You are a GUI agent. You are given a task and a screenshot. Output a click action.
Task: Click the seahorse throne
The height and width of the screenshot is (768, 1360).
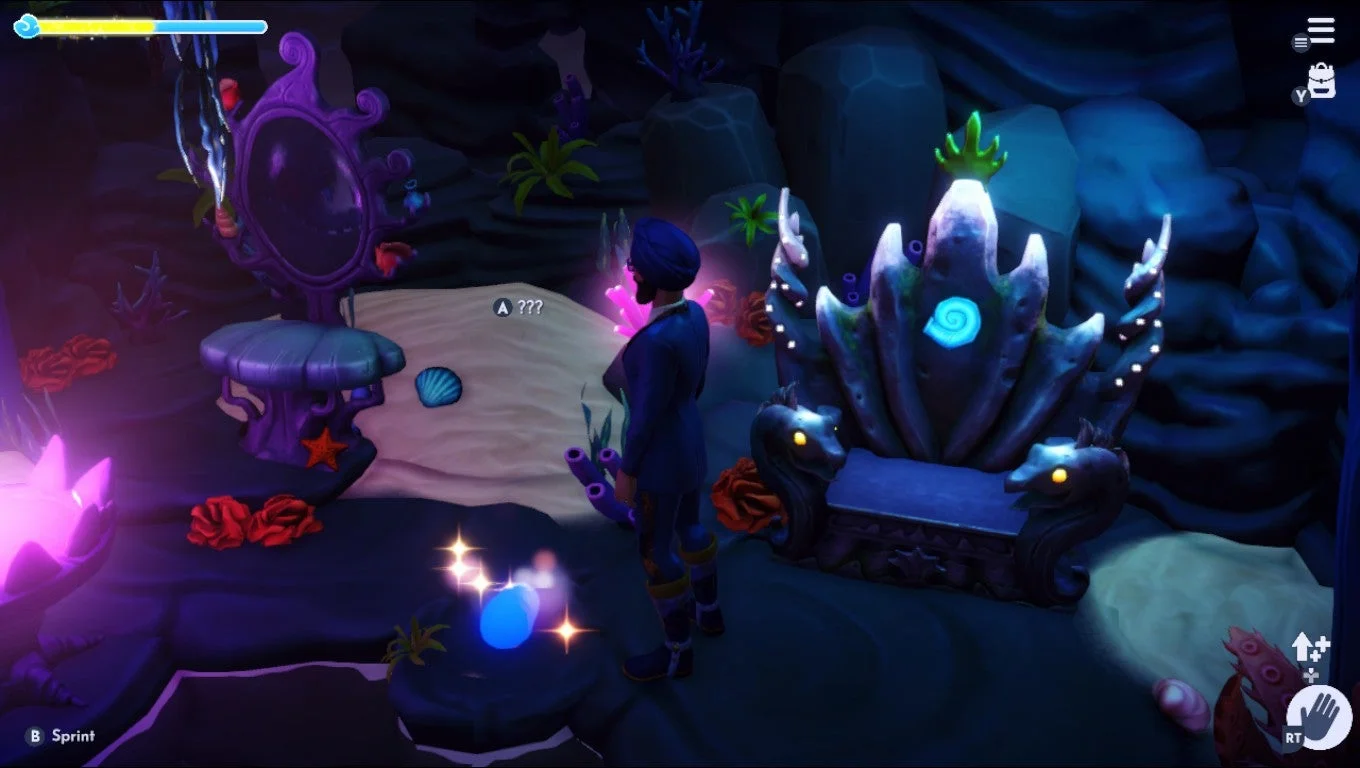point(950,420)
